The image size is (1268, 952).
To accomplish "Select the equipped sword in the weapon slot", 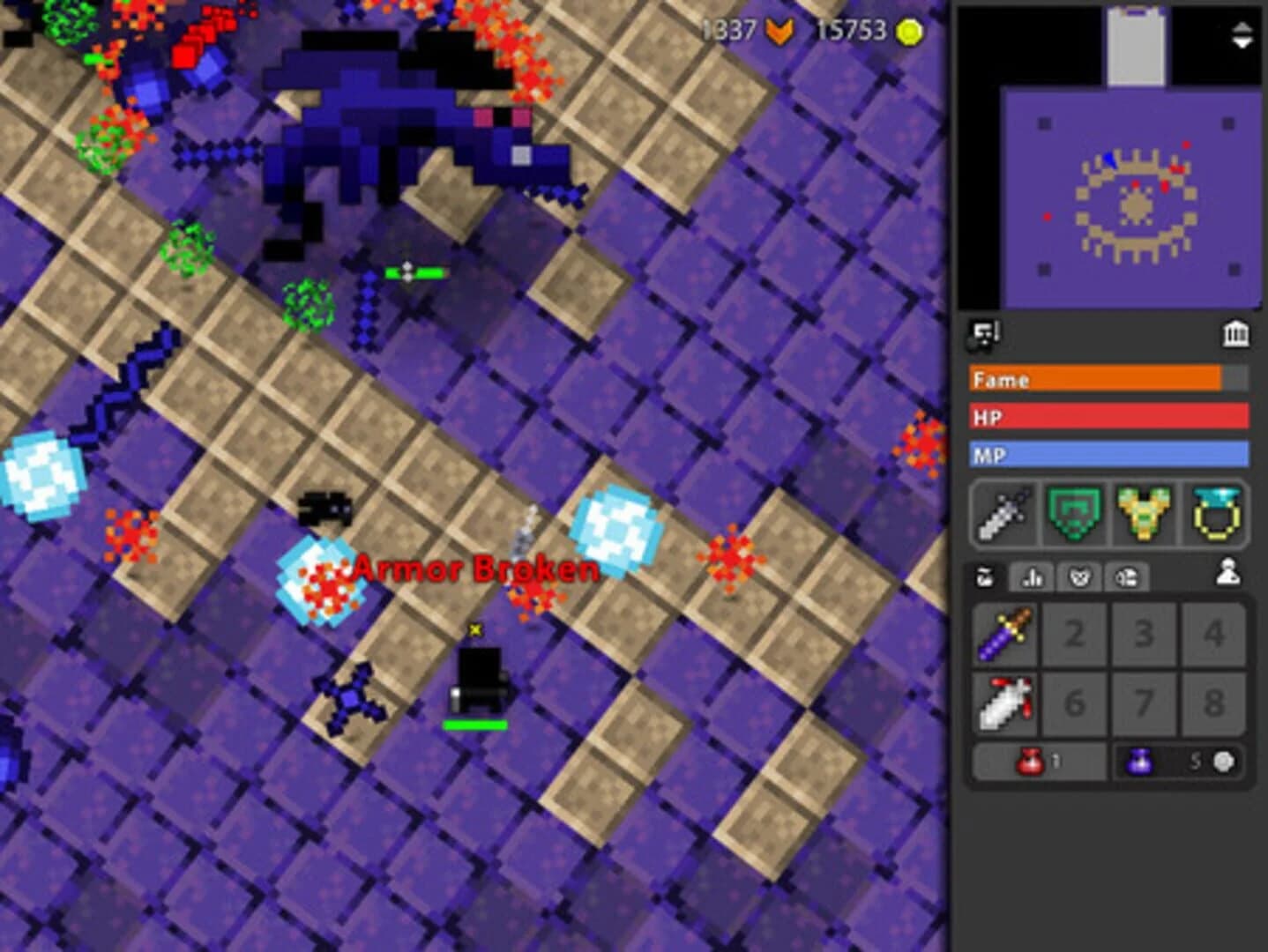I will pos(1003,515).
